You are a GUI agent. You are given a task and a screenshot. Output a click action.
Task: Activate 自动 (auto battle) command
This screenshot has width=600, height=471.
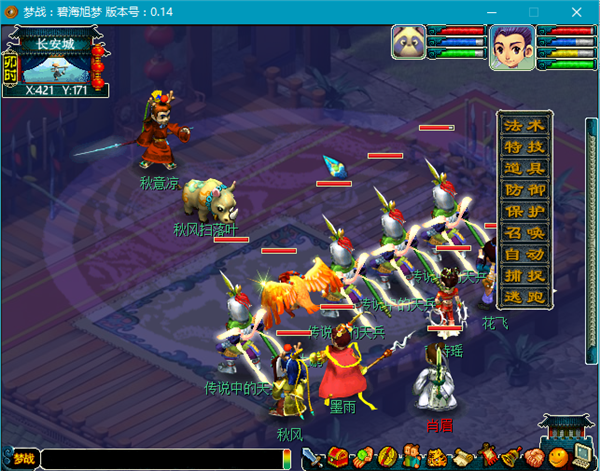[x=525, y=253]
